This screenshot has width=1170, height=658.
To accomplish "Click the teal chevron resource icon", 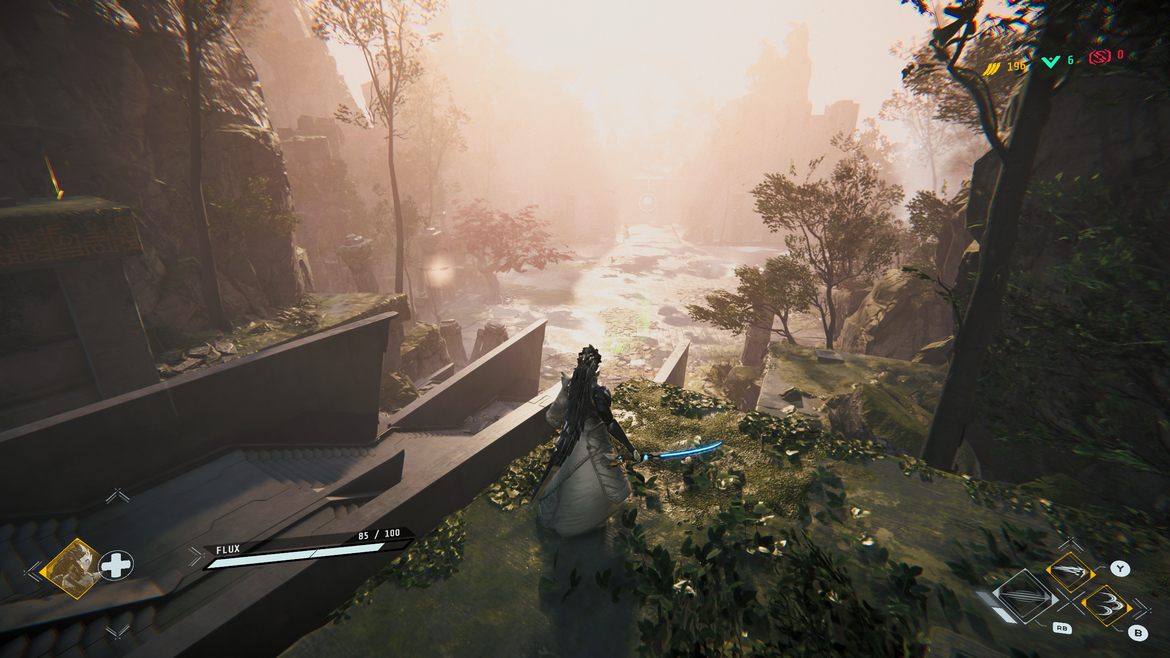I will point(1049,61).
